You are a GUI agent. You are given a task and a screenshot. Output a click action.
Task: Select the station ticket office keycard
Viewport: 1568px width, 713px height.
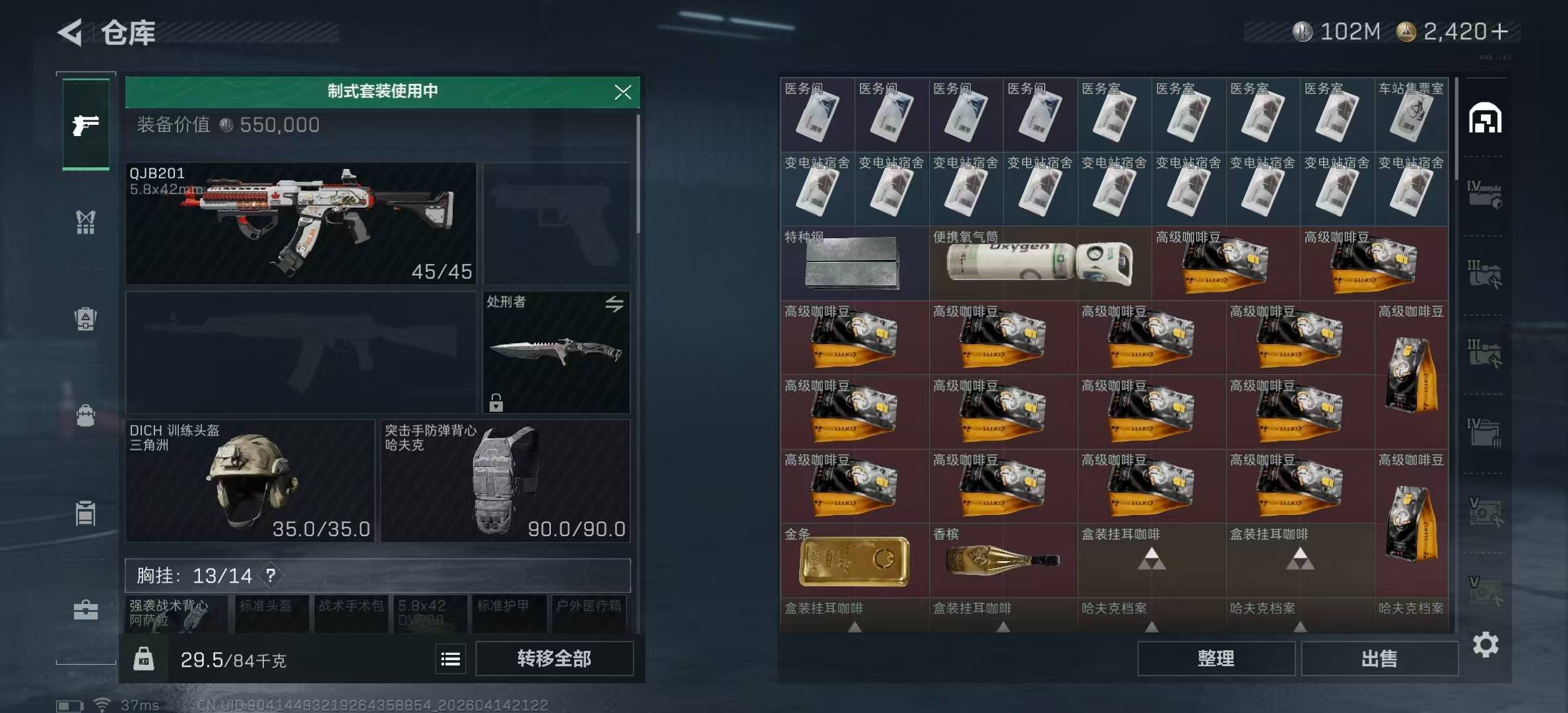point(1411,115)
